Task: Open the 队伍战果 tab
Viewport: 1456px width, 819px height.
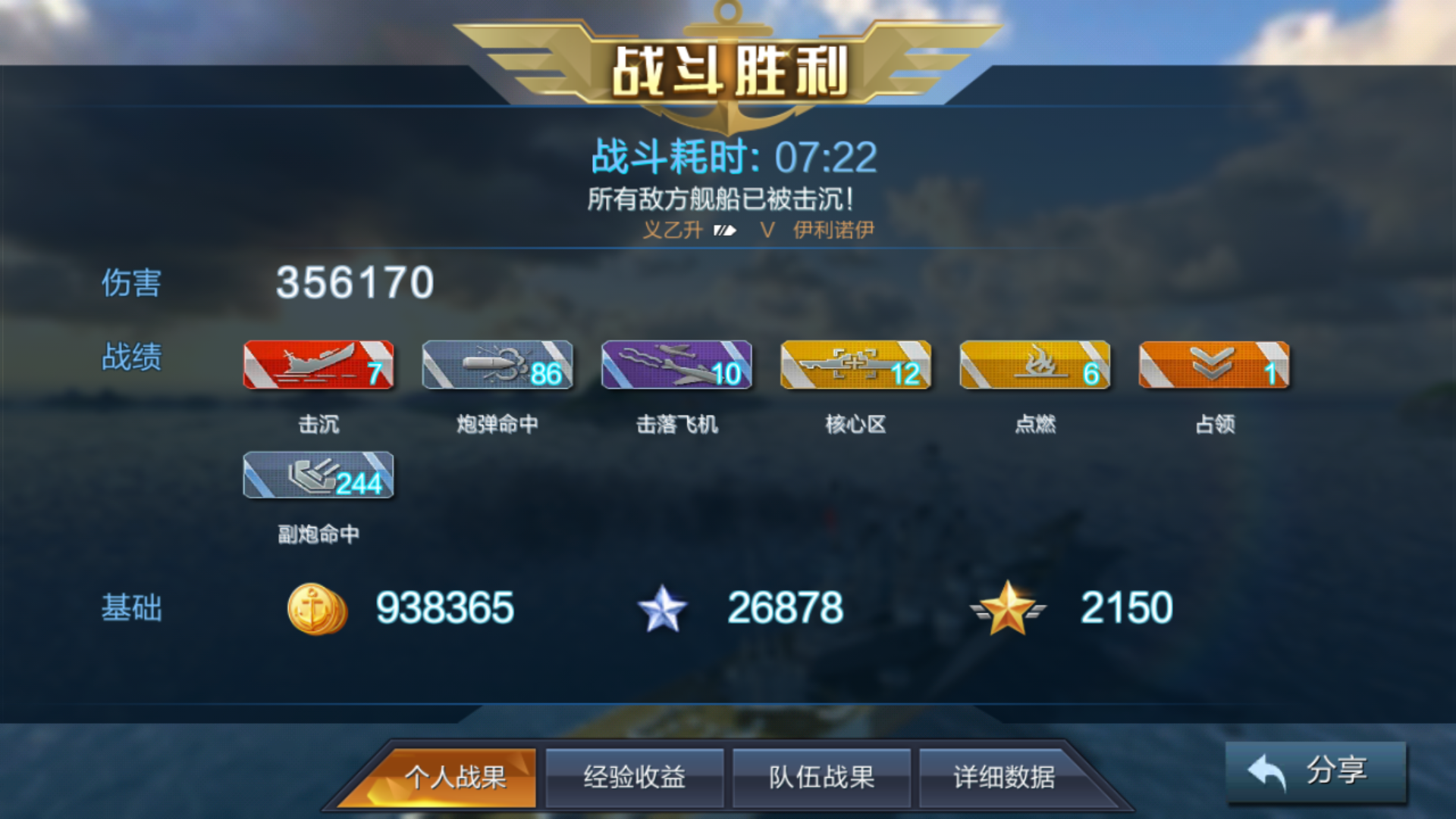Action: [823, 777]
